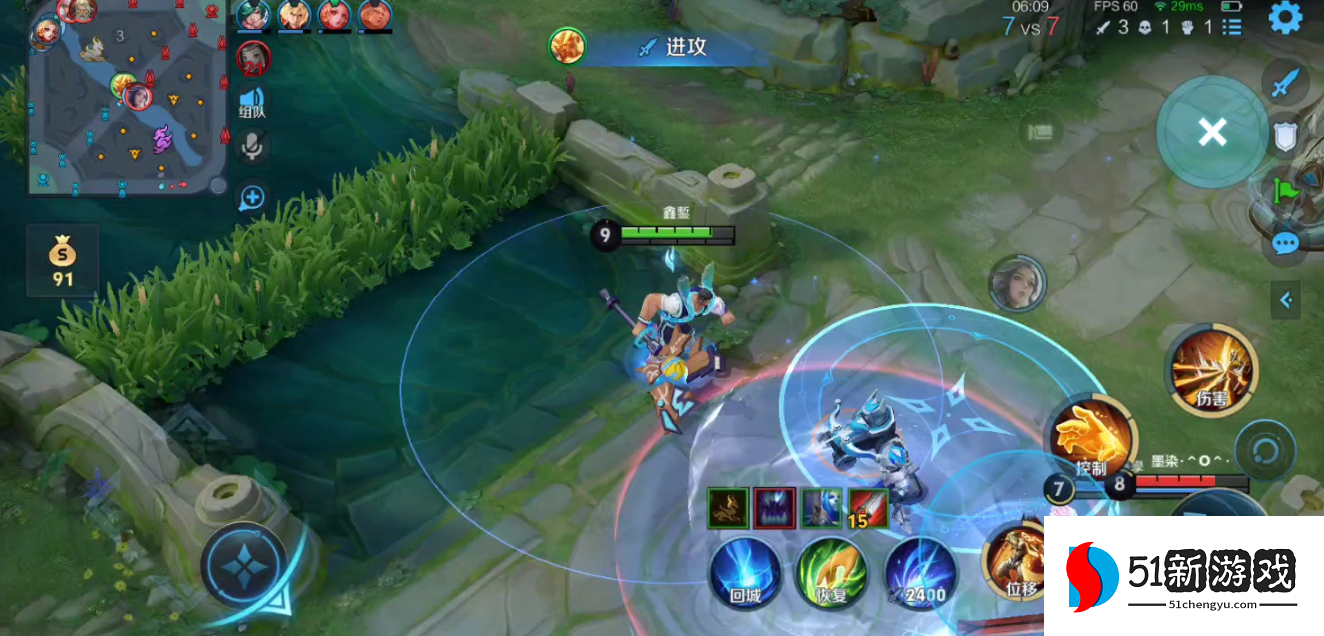Activate the 伤害 skill
Viewport: 1324px width, 636px height.
1212,369
